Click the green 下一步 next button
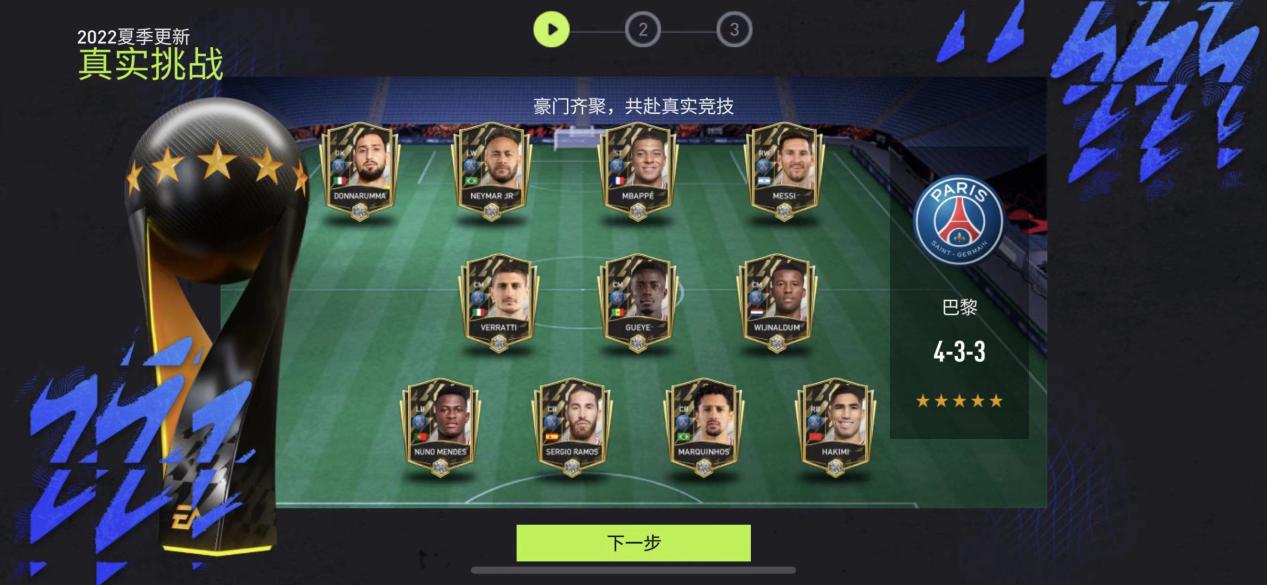The height and width of the screenshot is (585, 1267). (633, 543)
